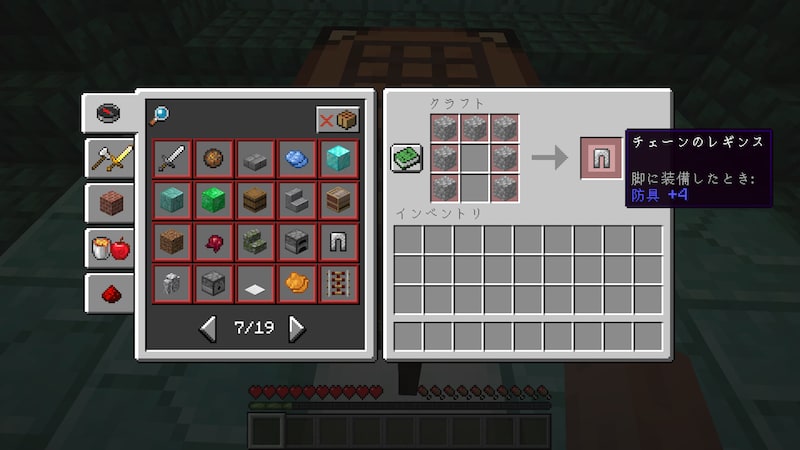Switch to the tools and weapons tab
The image size is (800, 450).
pyautogui.click(x=110, y=156)
